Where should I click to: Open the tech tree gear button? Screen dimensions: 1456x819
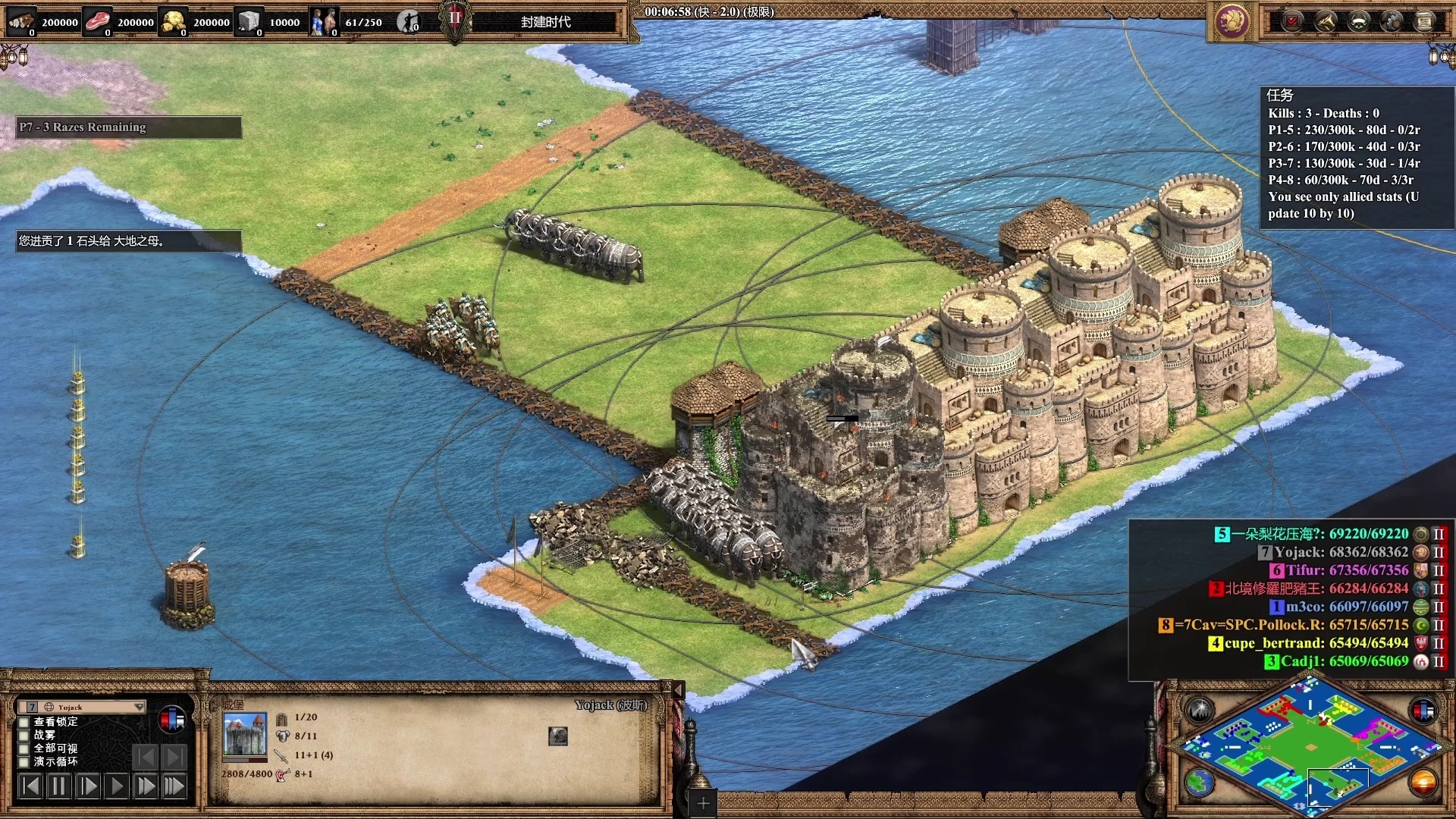[x=1392, y=21]
